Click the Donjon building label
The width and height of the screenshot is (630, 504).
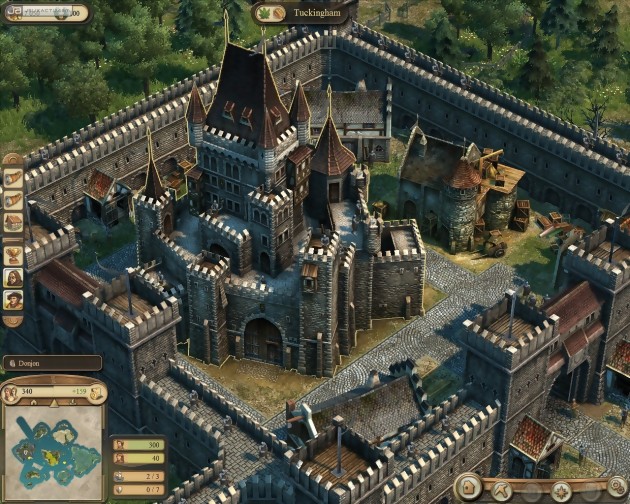click(51, 363)
